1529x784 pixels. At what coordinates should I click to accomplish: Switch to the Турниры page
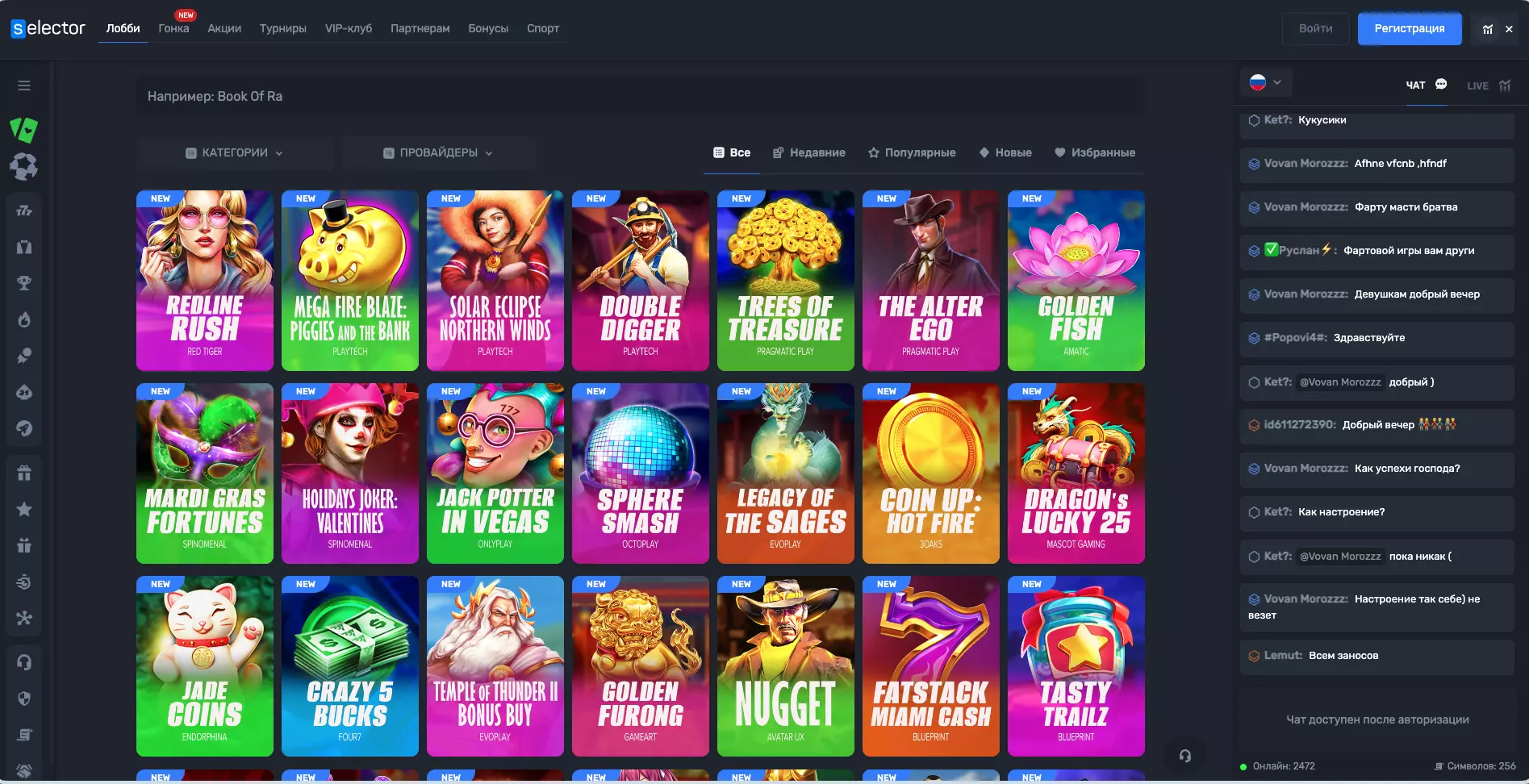pyautogui.click(x=282, y=28)
